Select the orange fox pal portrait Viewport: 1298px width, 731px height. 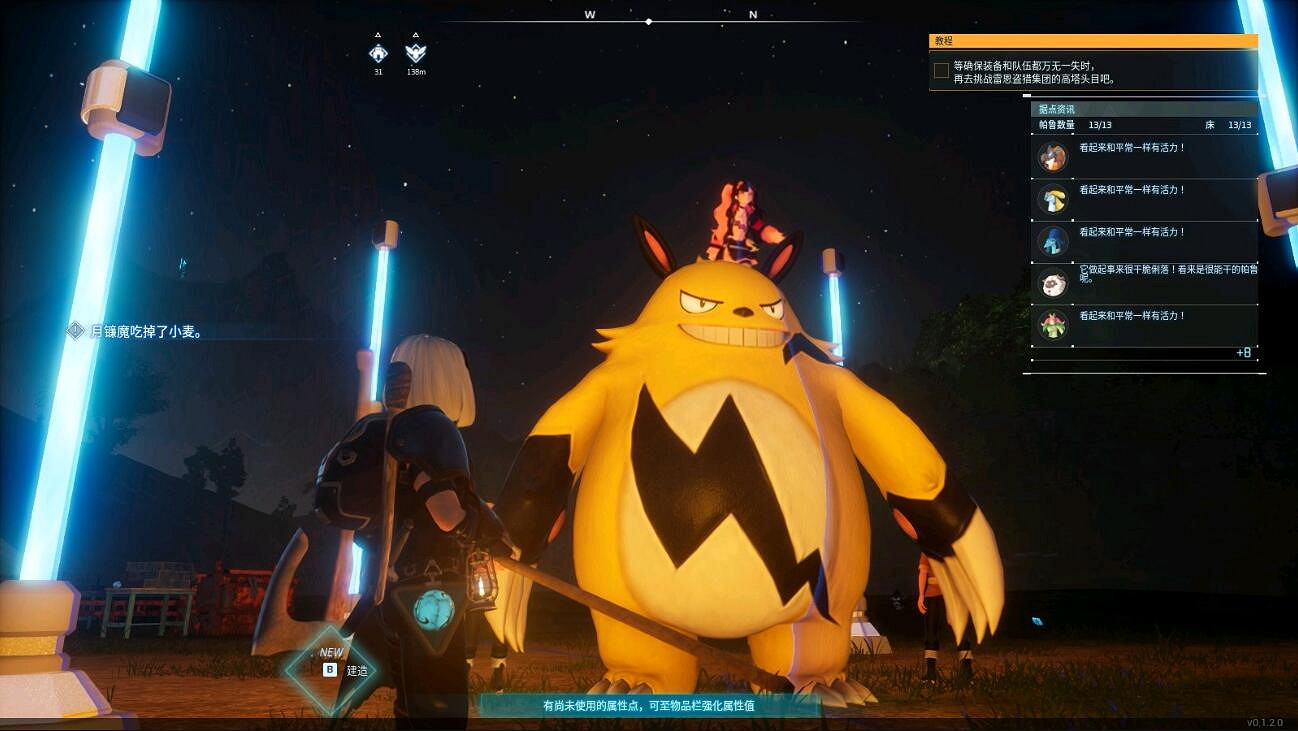tap(1052, 157)
